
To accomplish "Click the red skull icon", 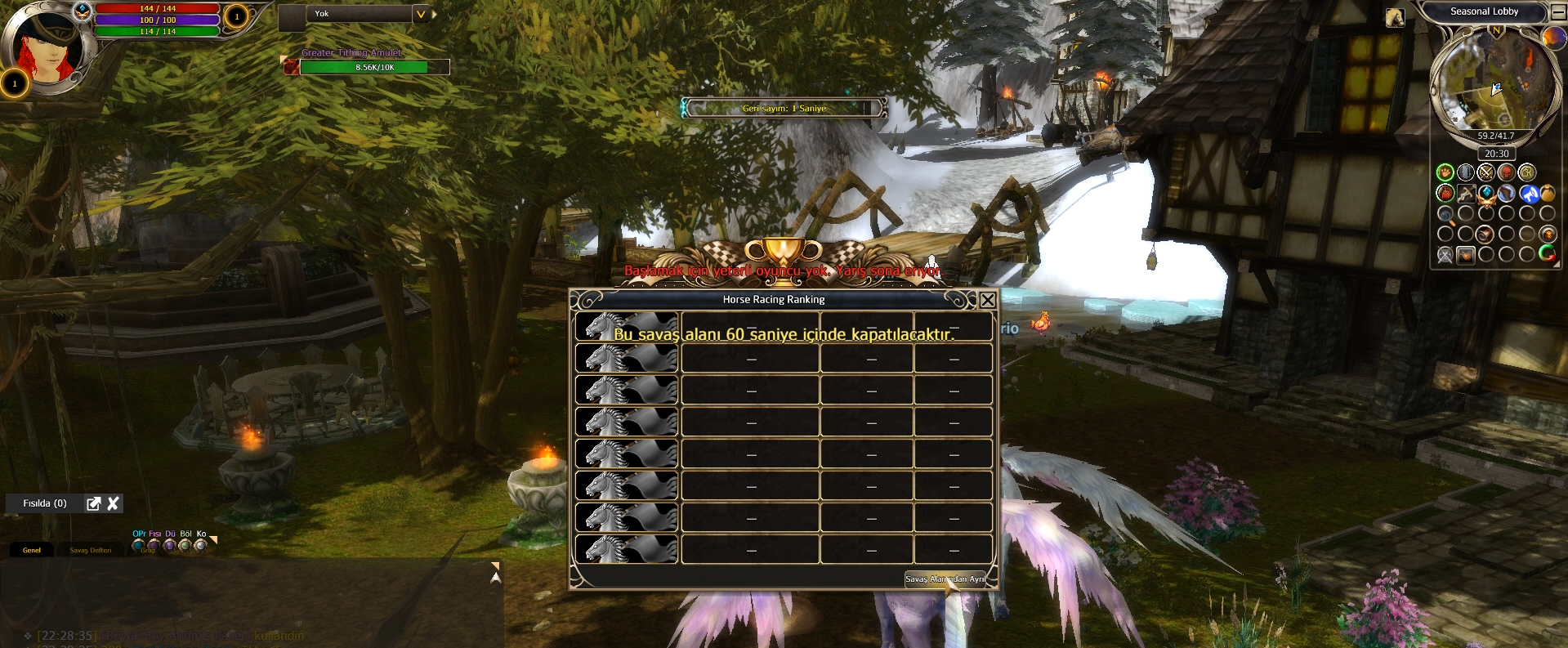I will tap(1506, 172).
